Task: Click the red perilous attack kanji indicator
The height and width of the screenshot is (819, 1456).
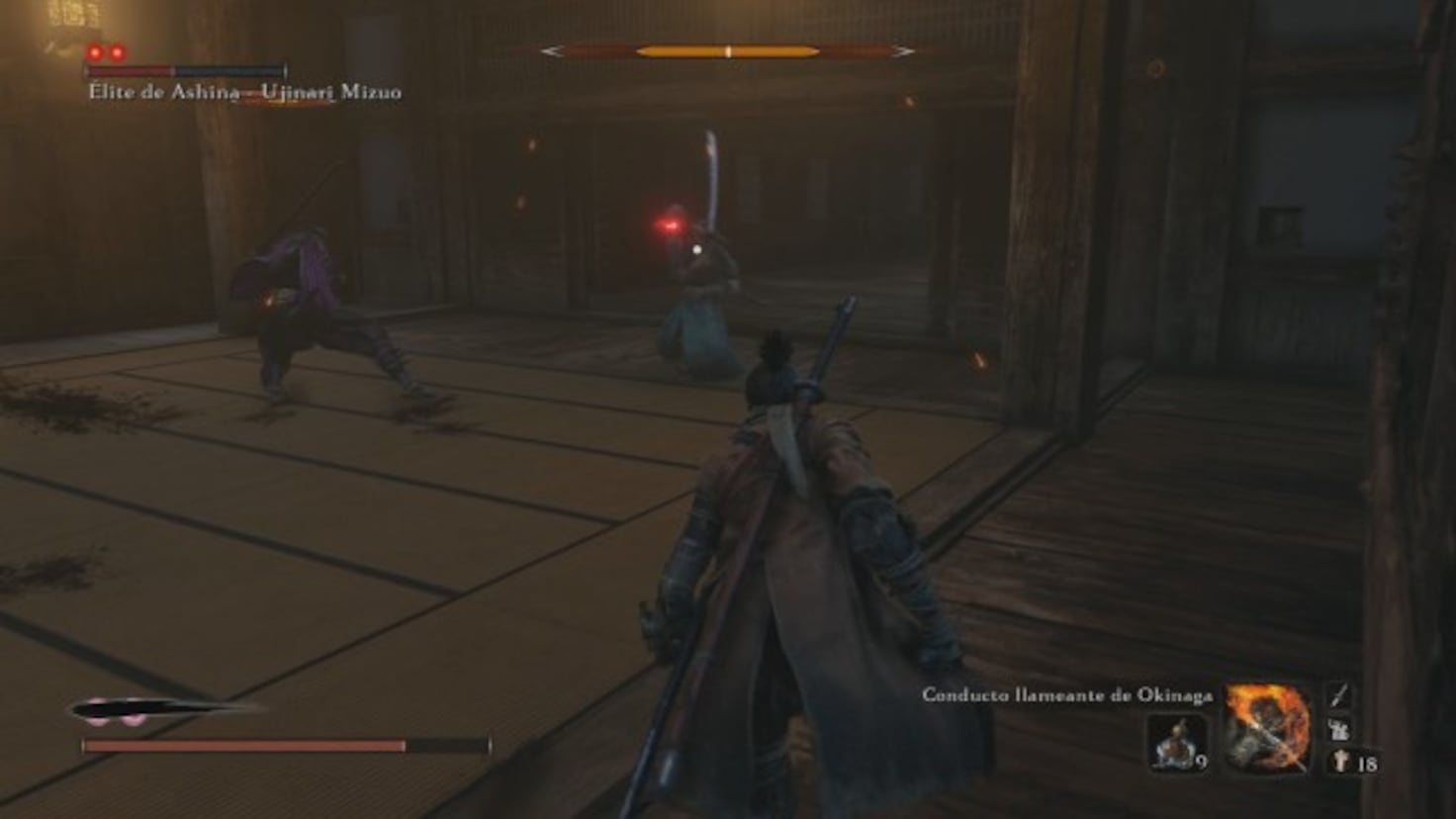Action: 670,226
